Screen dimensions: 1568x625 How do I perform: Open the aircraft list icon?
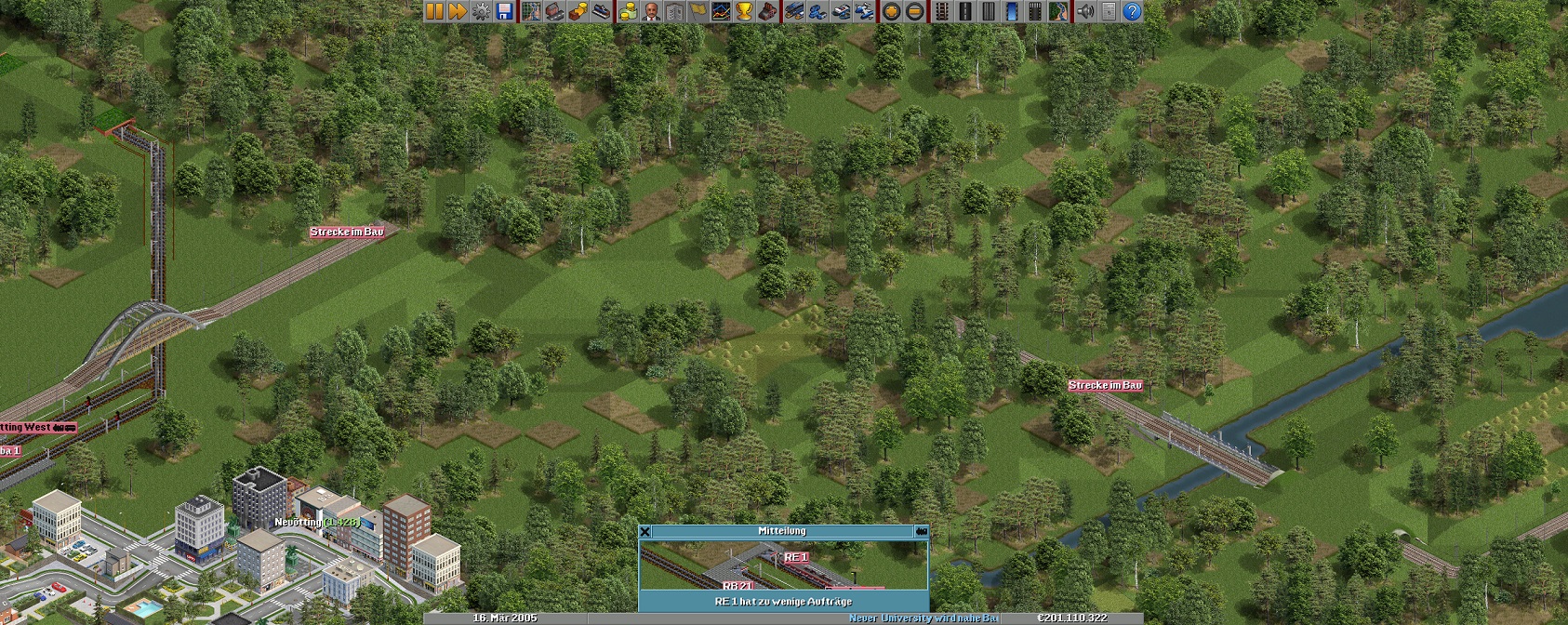click(x=864, y=11)
